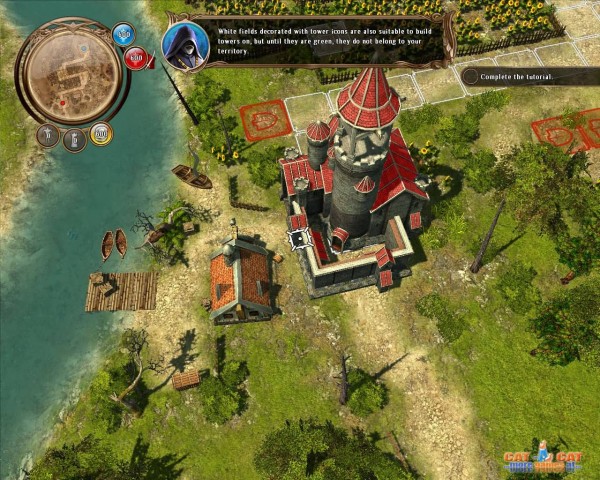Screen dimensions: 600x480
Task: Select the gray tower icon button
Action: 74,140
